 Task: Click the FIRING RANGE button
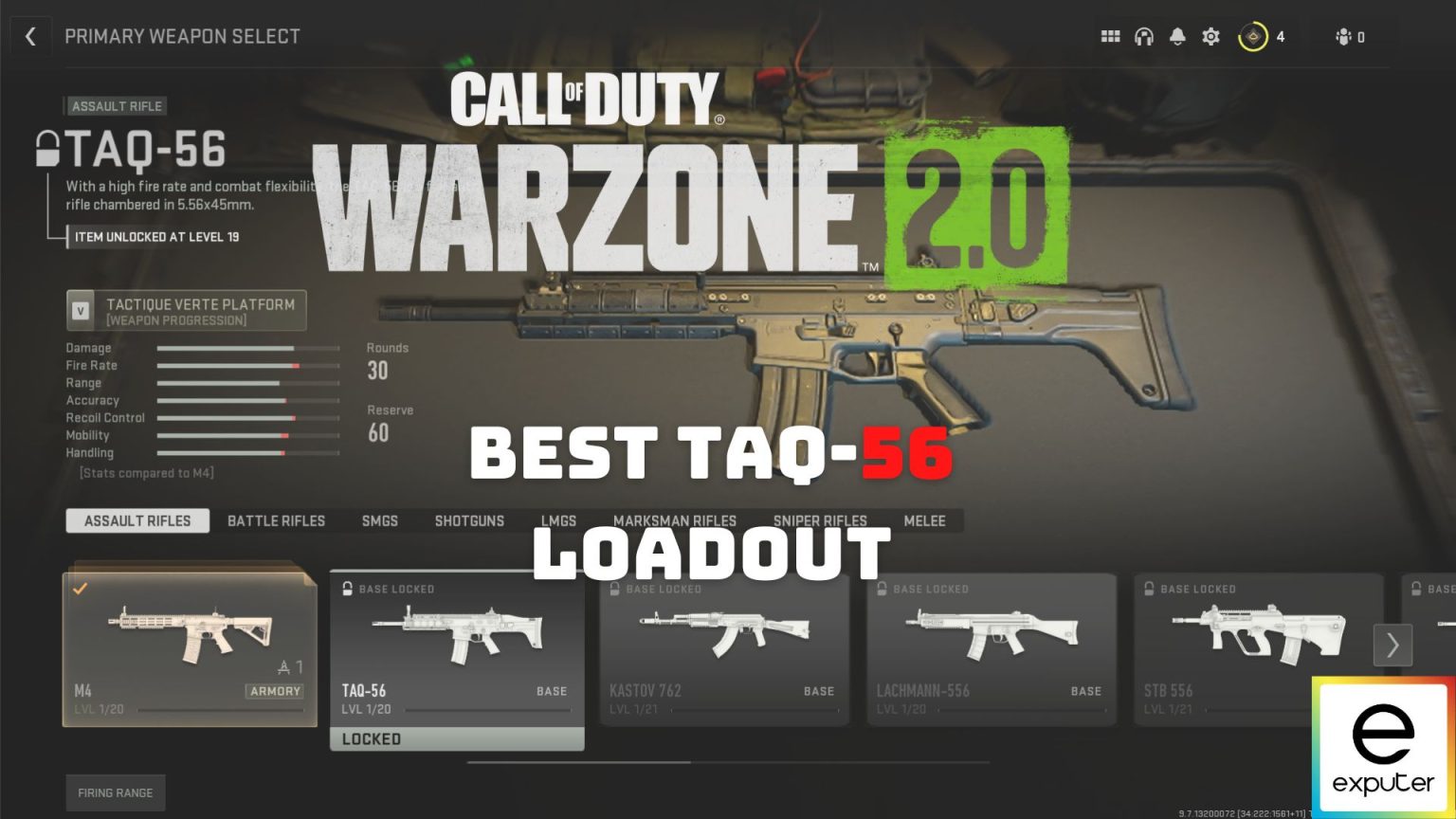click(x=116, y=792)
